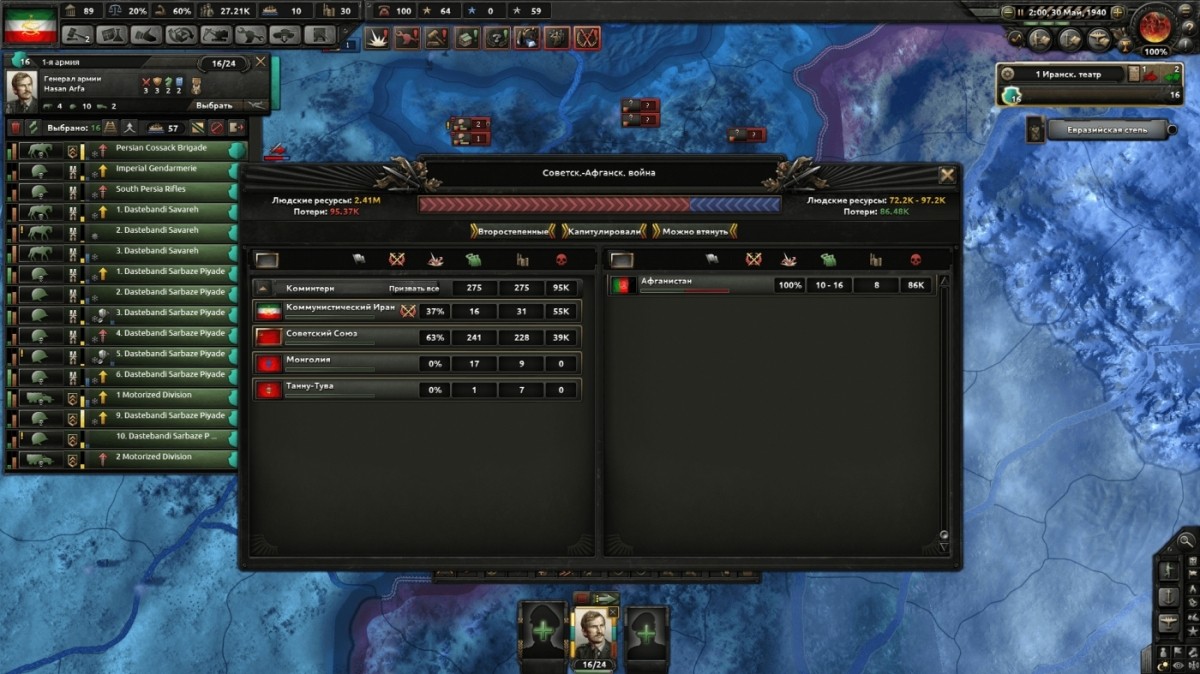The width and height of the screenshot is (1200, 674).
Task: Click the Выбрать button for the army
Action: (x=215, y=105)
